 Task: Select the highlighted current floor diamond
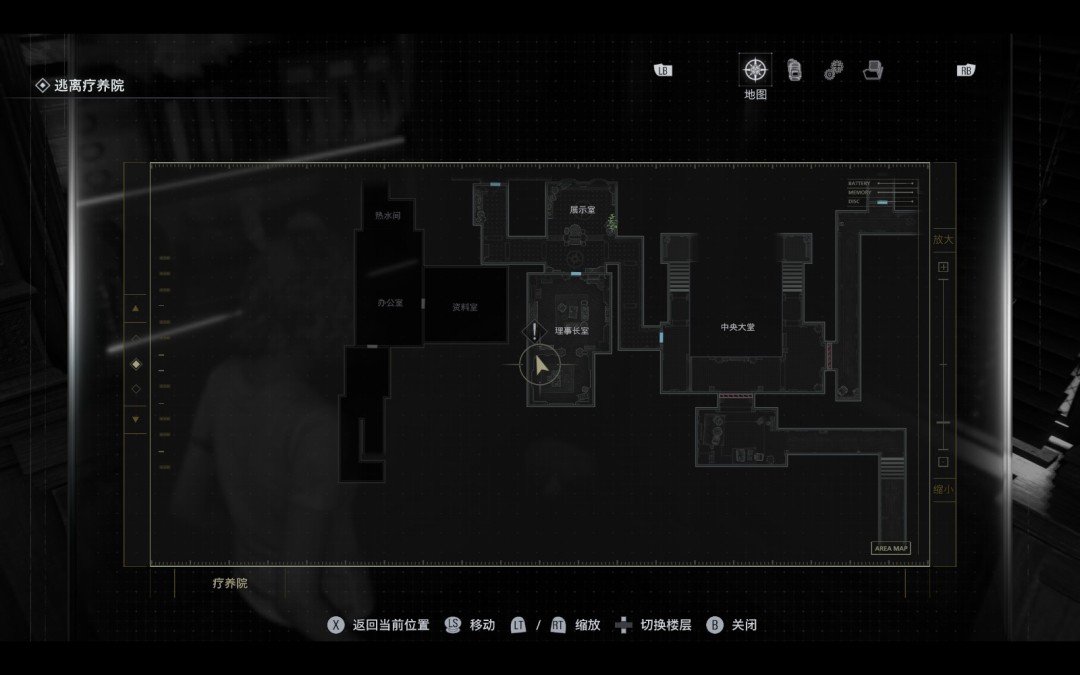(136, 363)
